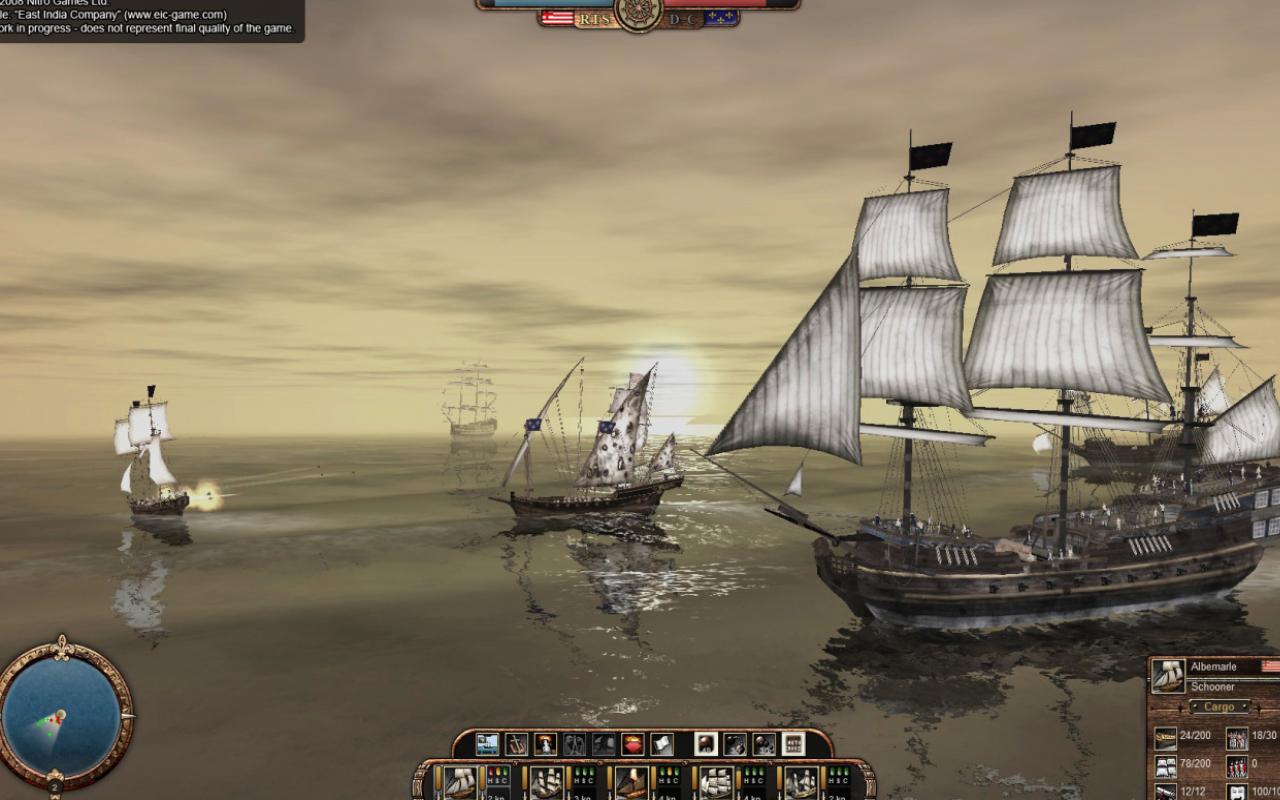Click the burning heart morale icon
Viewport: 1280px width, 800px height.
(x=631, y=746)
